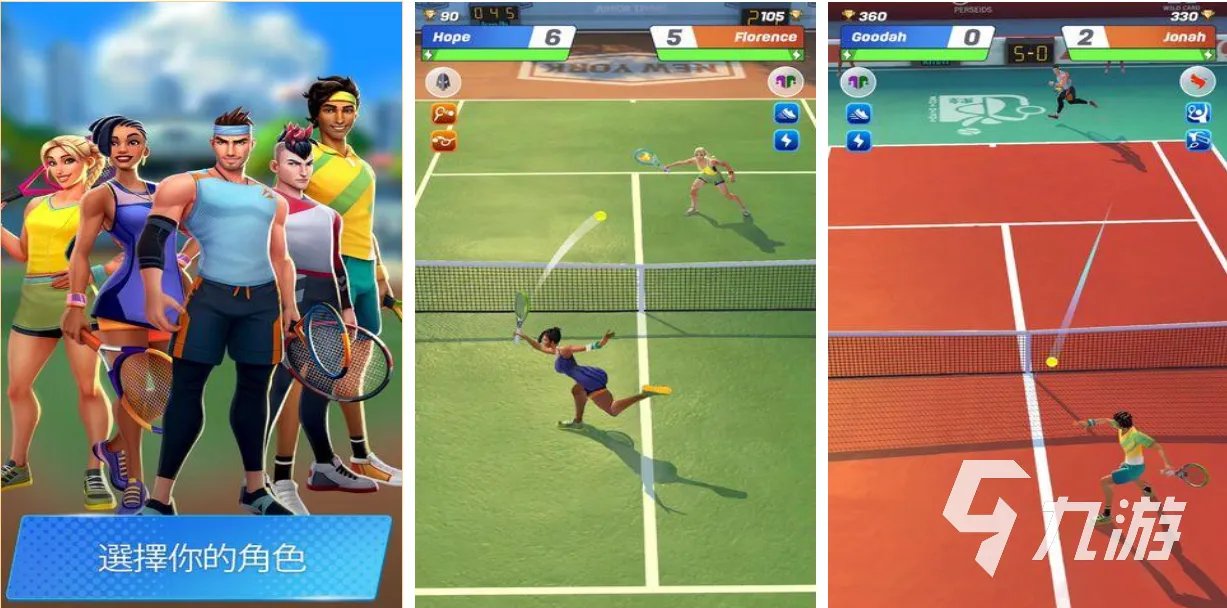The image size is (1227, 608).
Task: Use the orange curved-shot skill icon
Action: 443,140
